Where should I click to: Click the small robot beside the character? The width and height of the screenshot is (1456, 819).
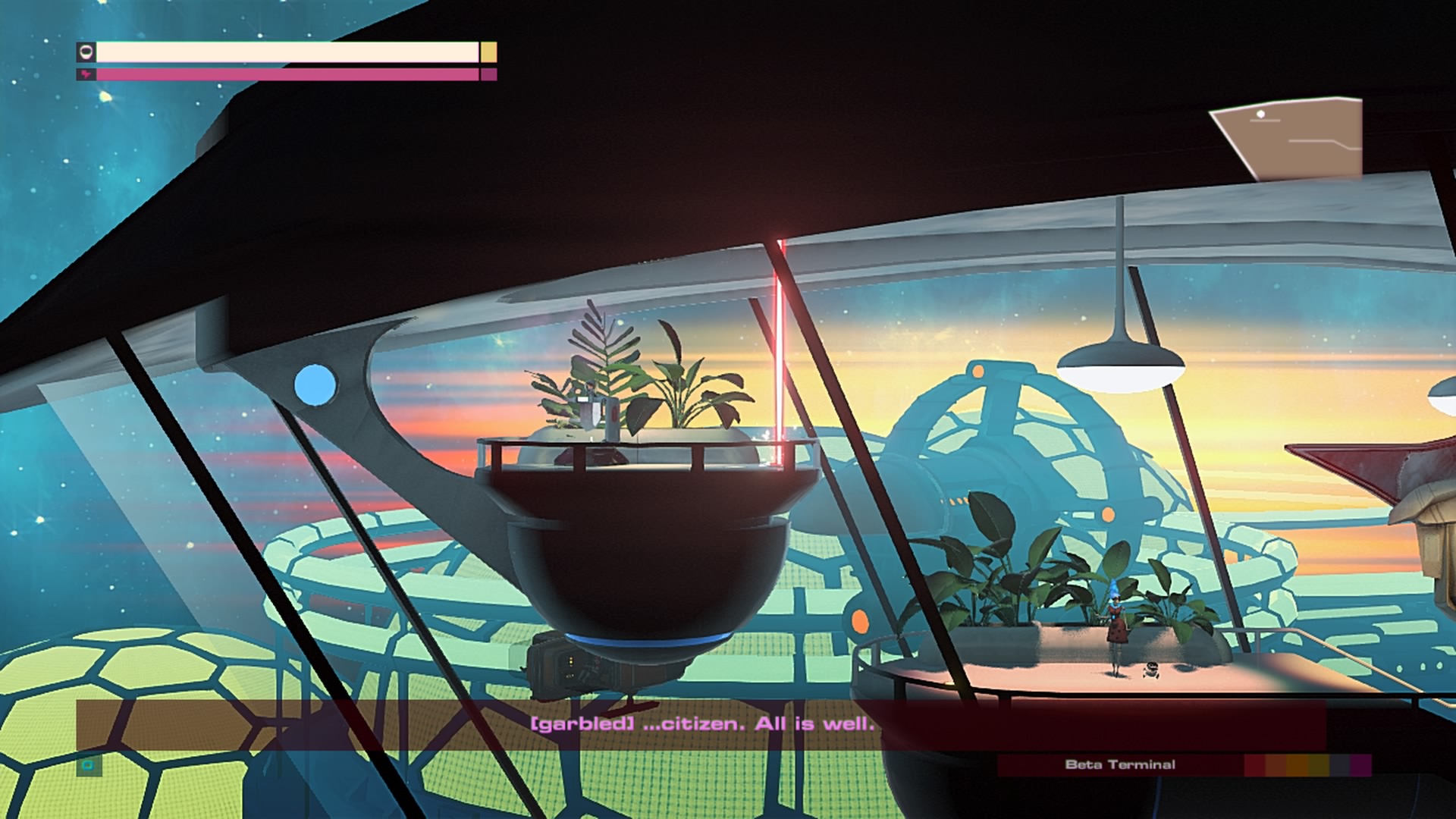pyautogui.click(x=1151, y=670)
